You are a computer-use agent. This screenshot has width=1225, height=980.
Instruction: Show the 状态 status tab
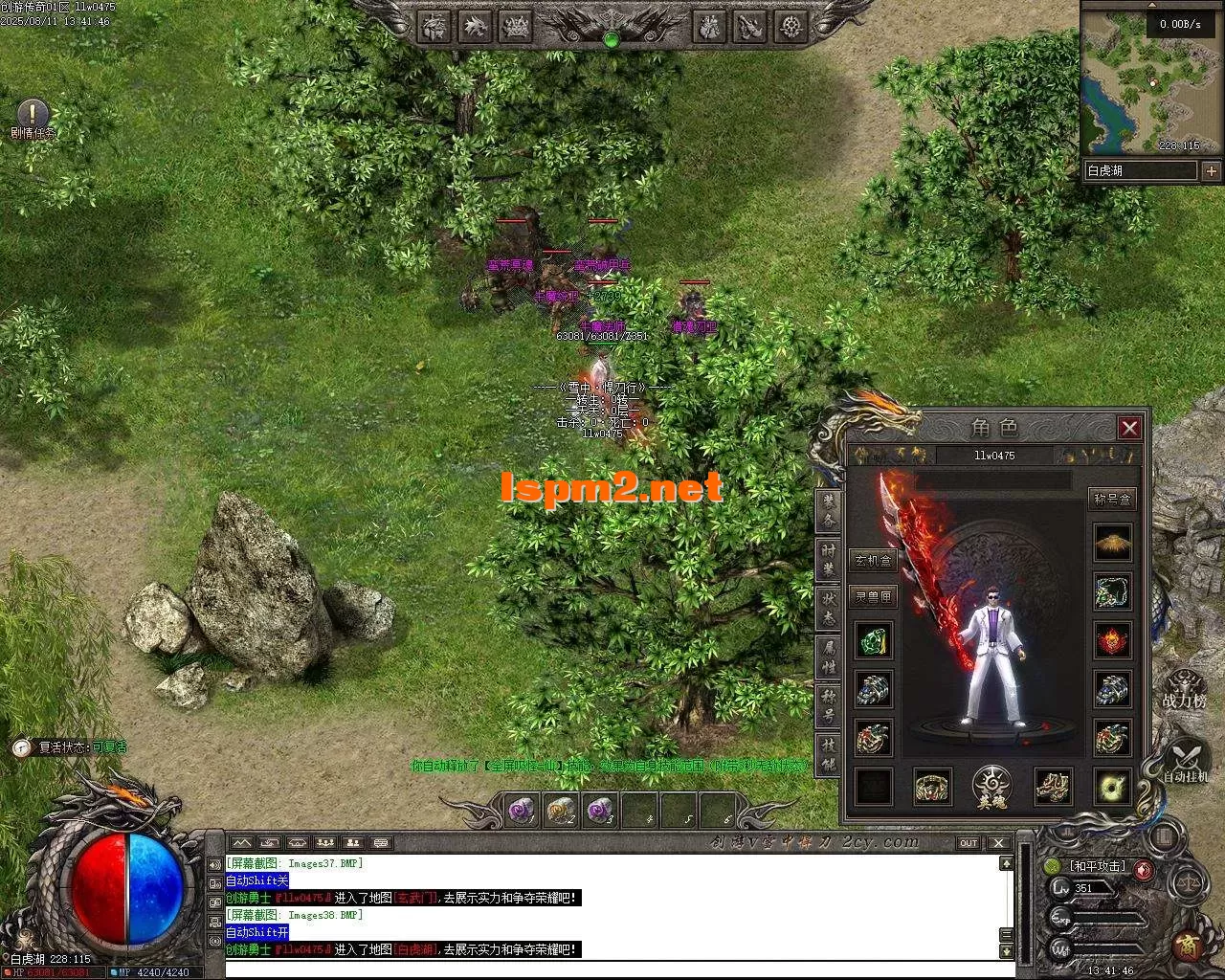[x=828, y=610]
